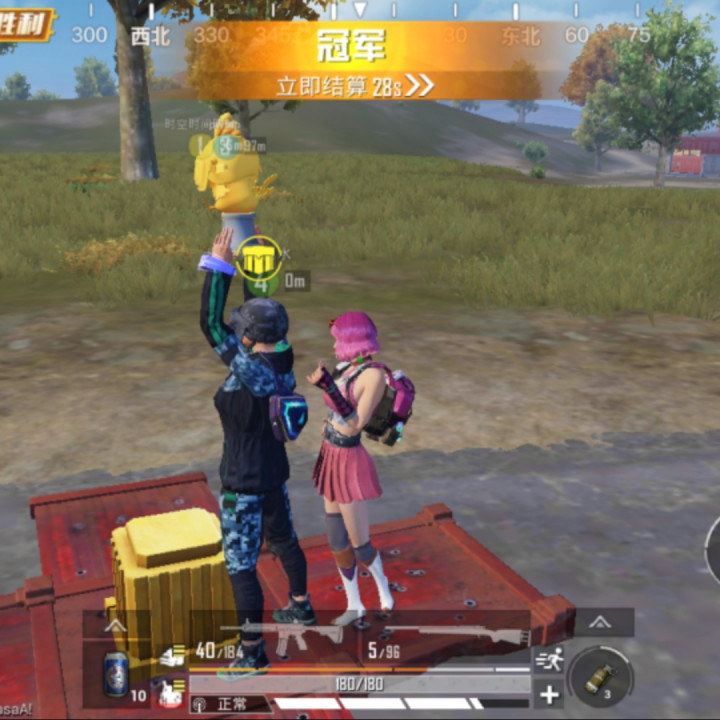Open the yellow loot crate marker
The width and height of the screenshot is (720, 720).
(259, 258)
